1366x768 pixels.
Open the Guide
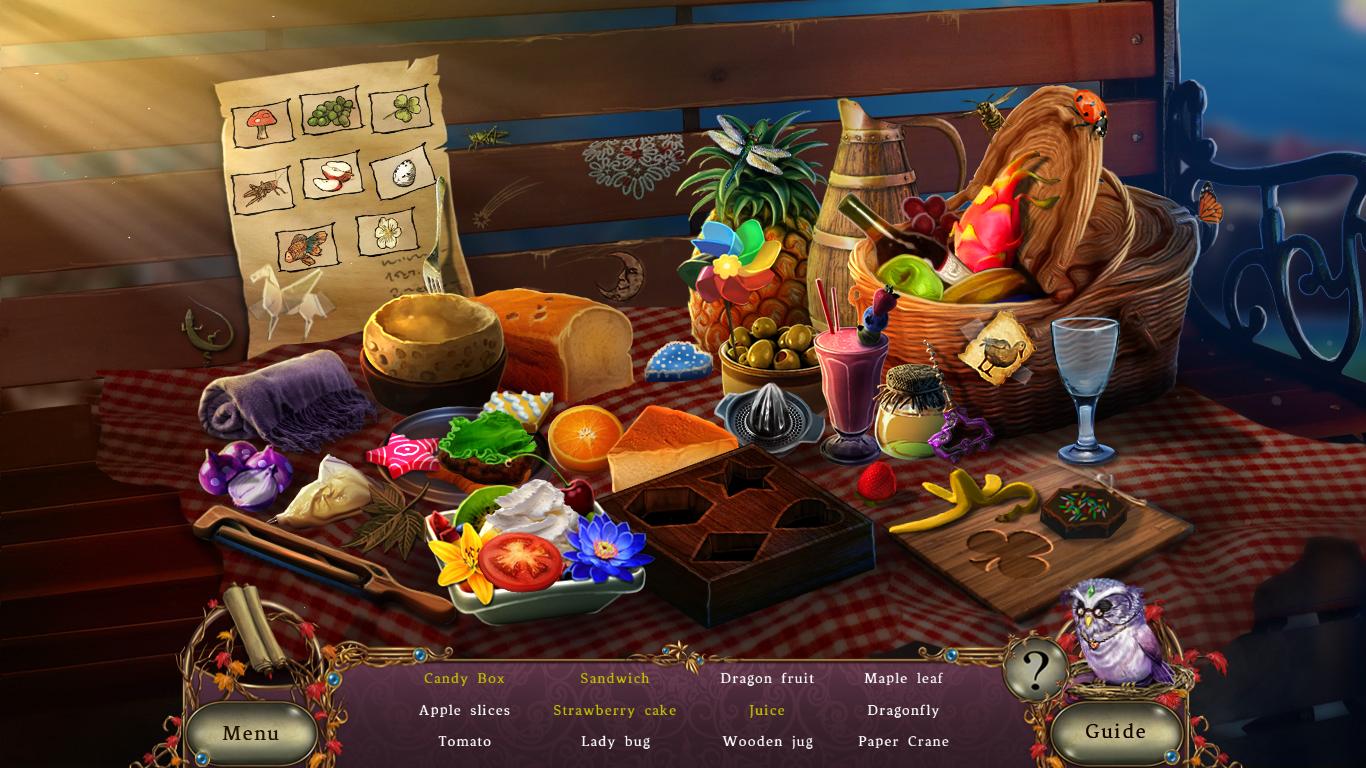(x=1116, y=732)
